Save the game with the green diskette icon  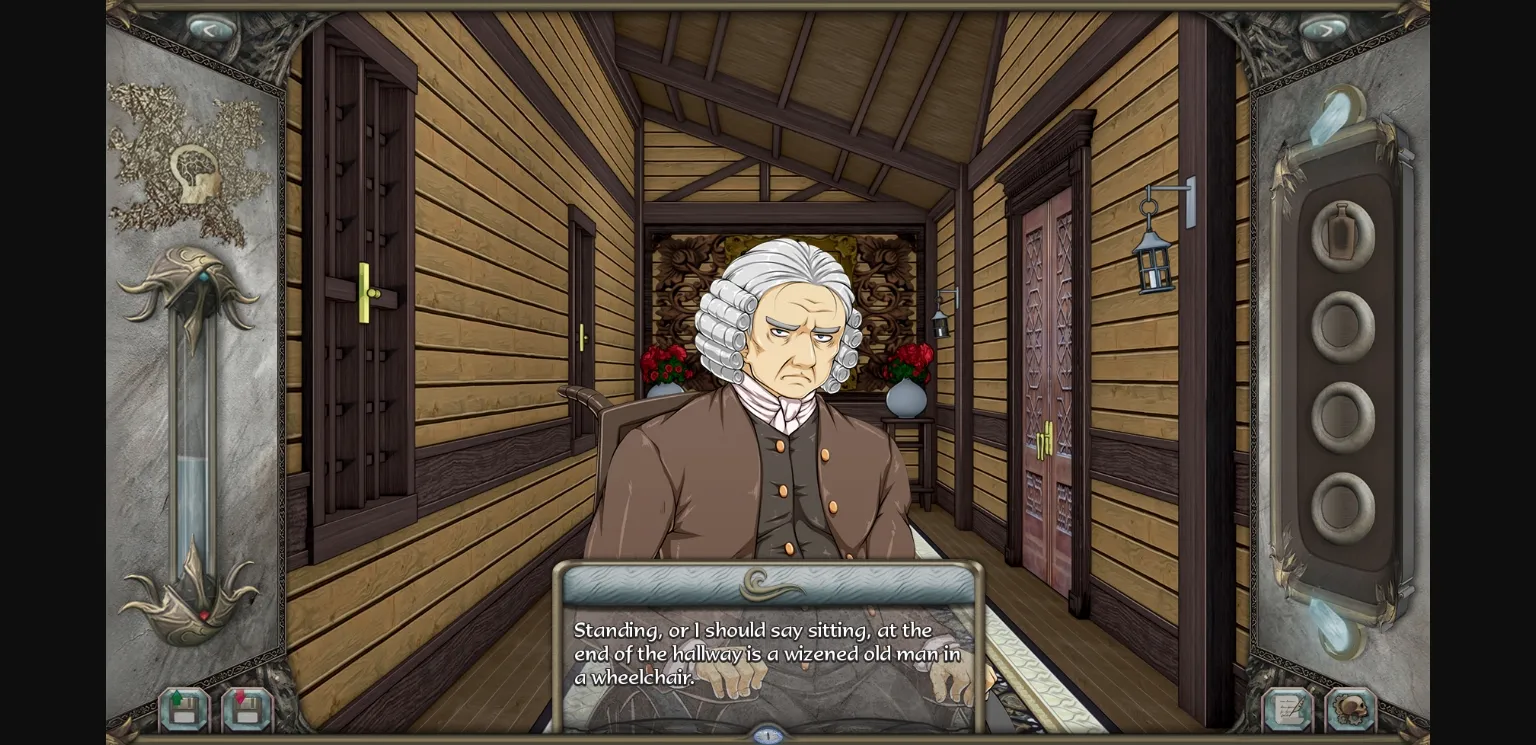[183, 709]
